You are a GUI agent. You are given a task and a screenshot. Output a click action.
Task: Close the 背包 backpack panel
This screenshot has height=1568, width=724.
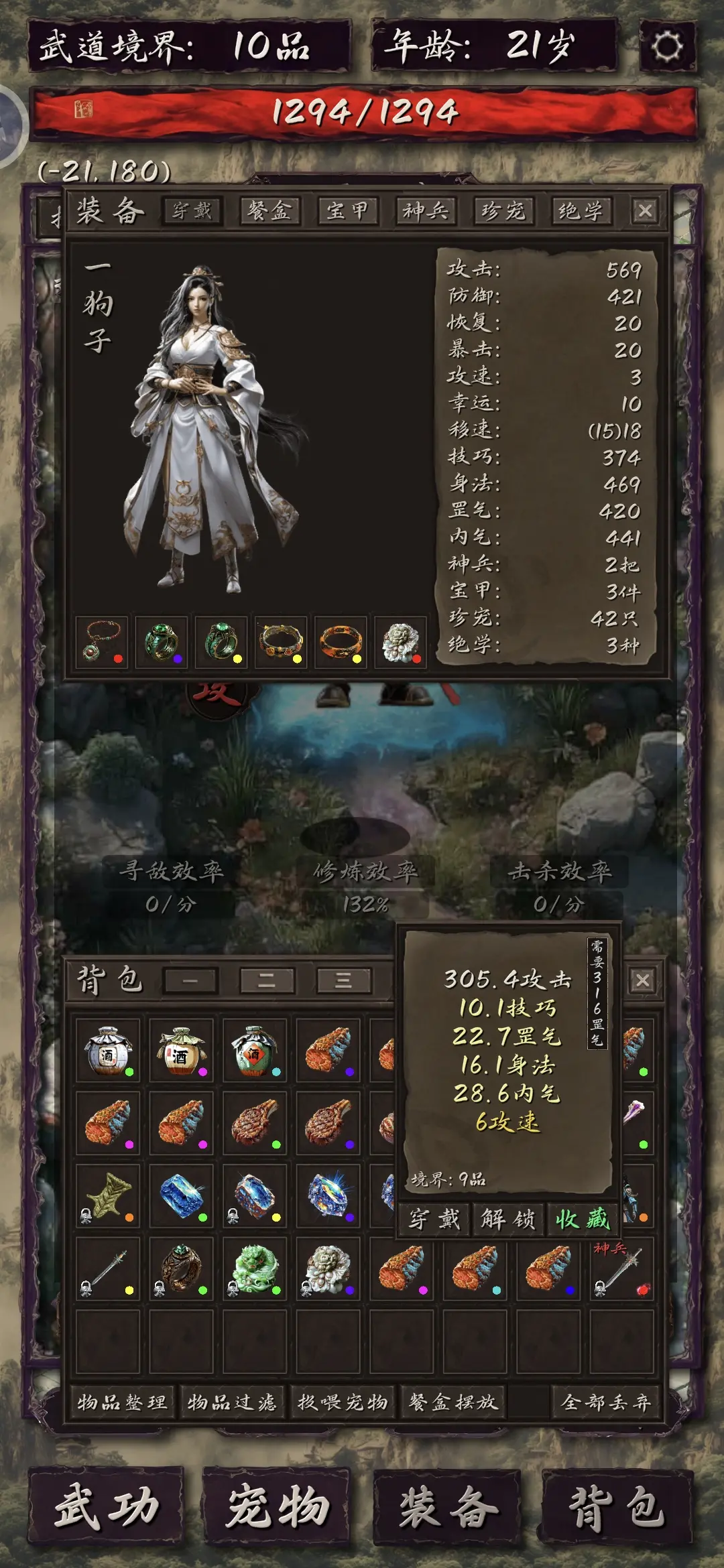click(642, 980)
